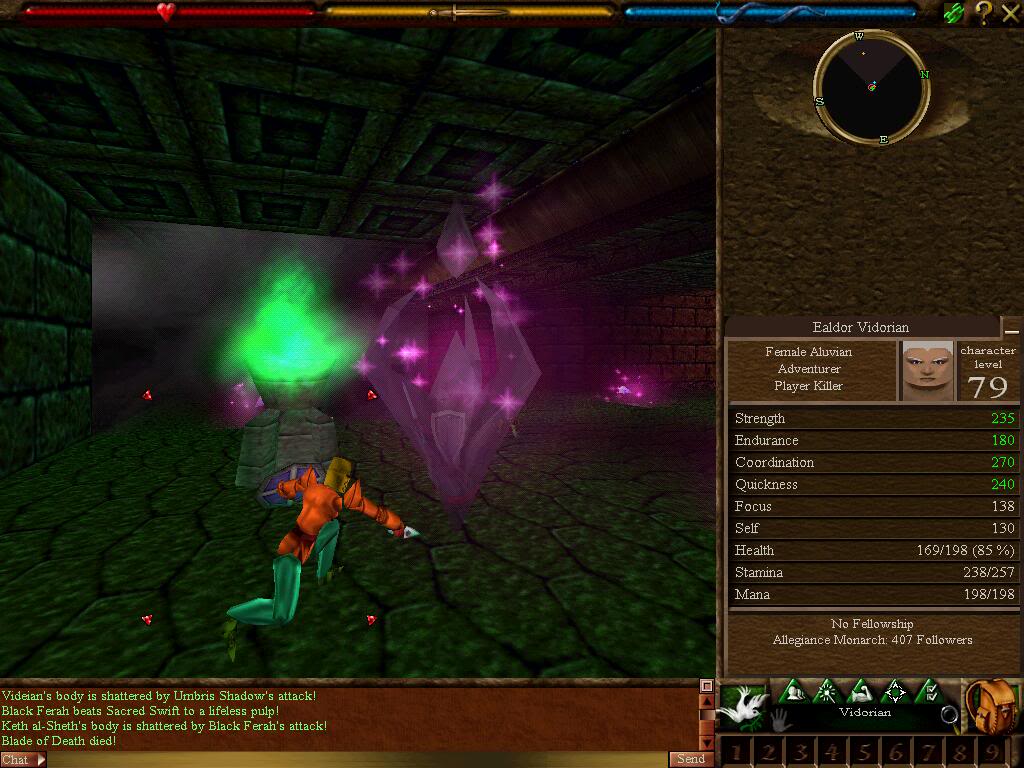Maximize the chat window with square button

[x=706, y=686]
